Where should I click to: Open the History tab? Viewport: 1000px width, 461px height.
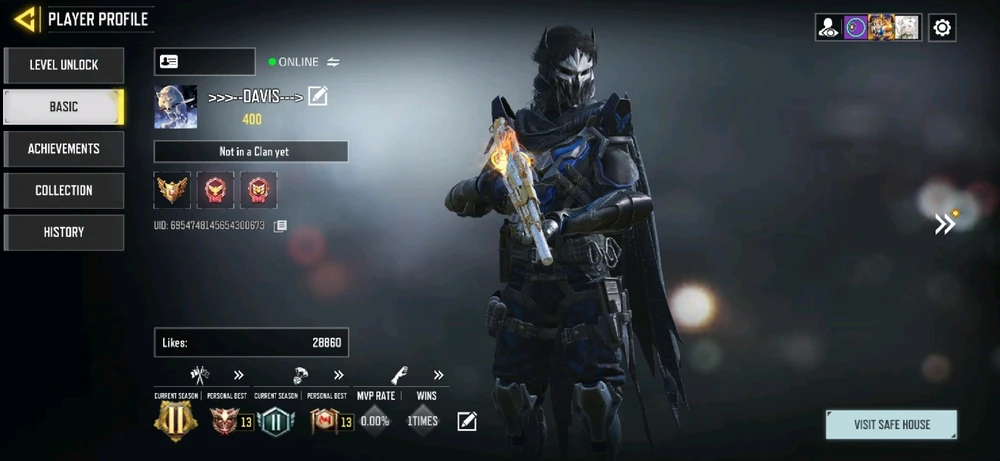(x=64, y=233)
